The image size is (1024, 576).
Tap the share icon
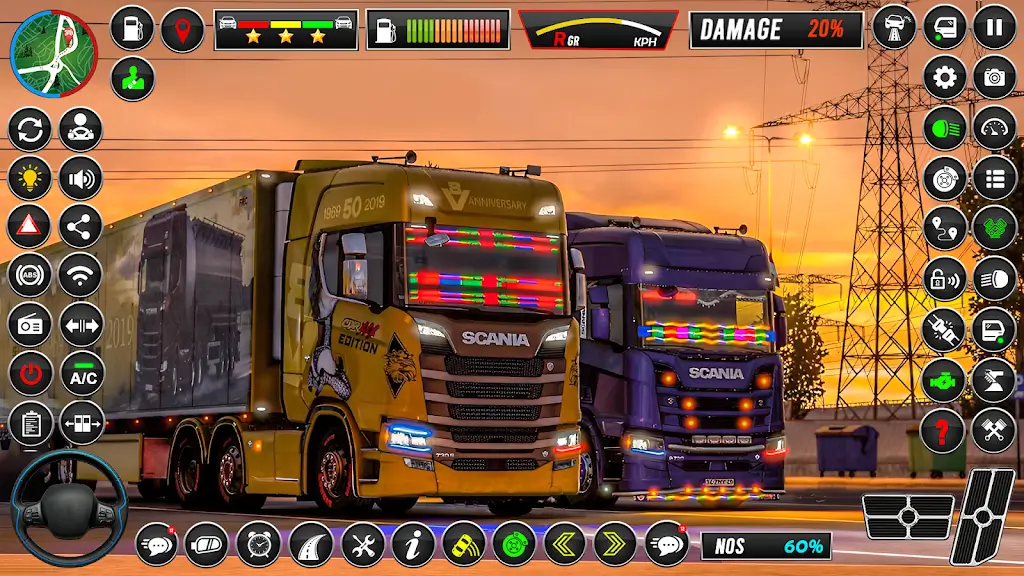(81, 226)
